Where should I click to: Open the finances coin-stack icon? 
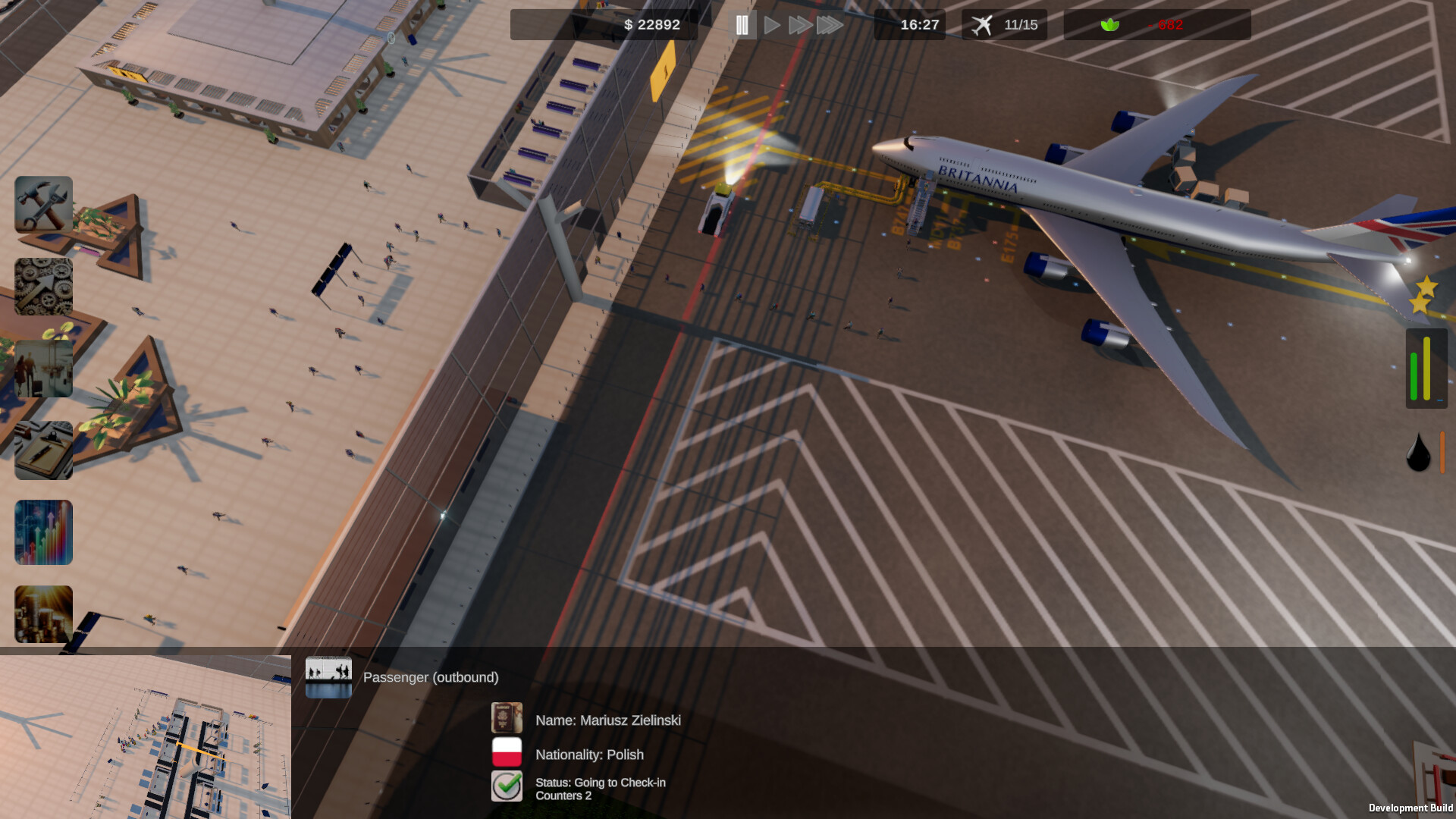[43, 614]
